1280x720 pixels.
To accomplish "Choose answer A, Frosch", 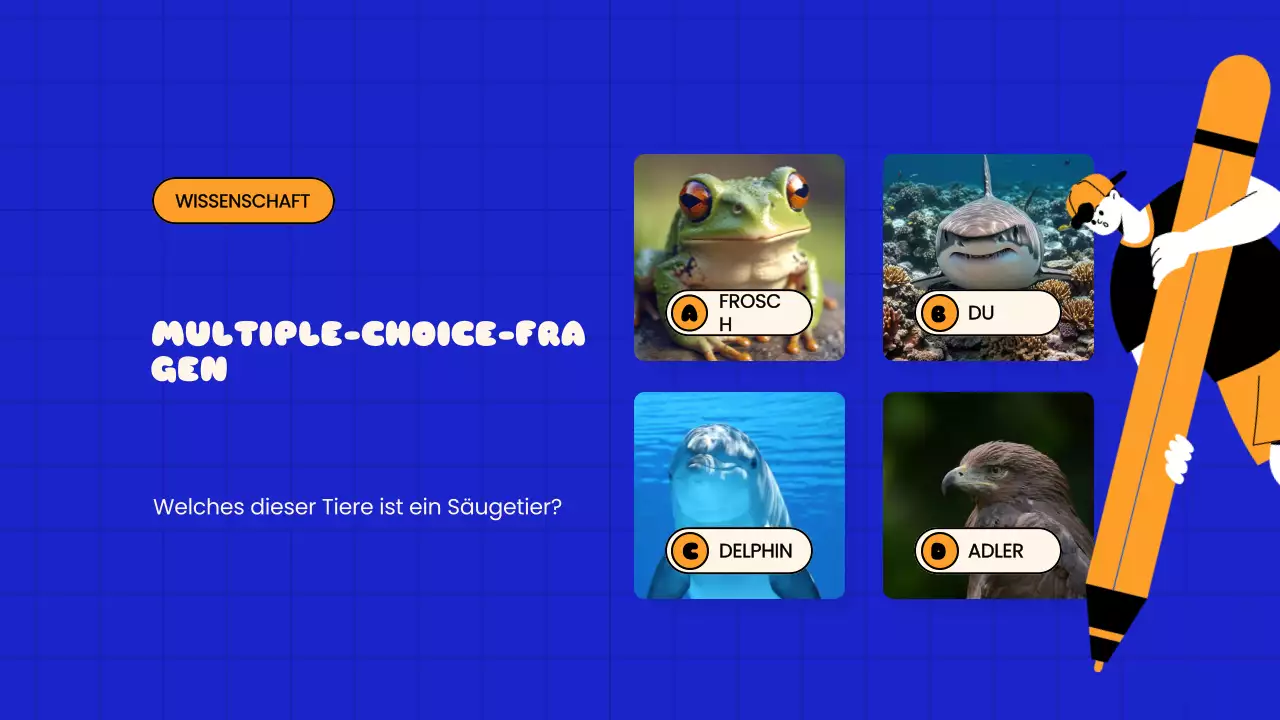I will (739, 313).
